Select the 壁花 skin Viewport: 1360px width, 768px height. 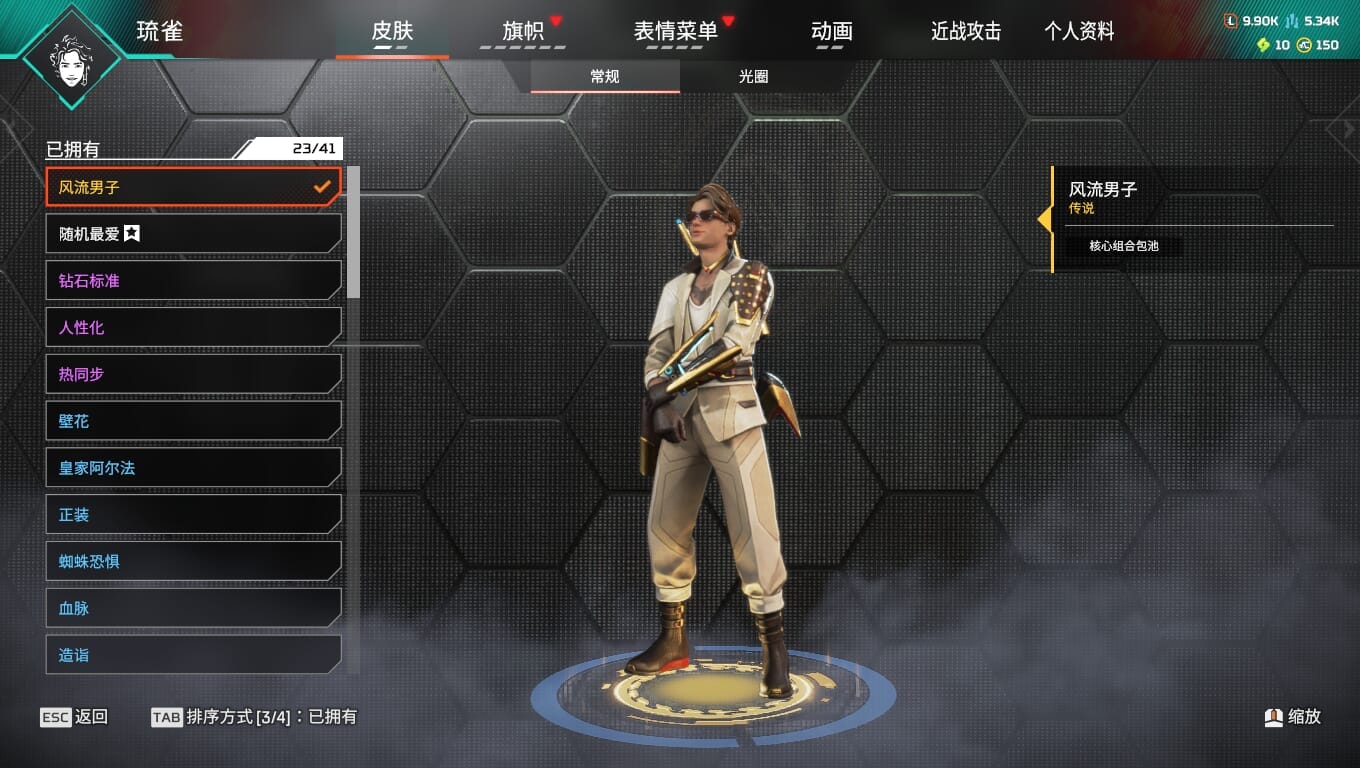pos(193,421)
